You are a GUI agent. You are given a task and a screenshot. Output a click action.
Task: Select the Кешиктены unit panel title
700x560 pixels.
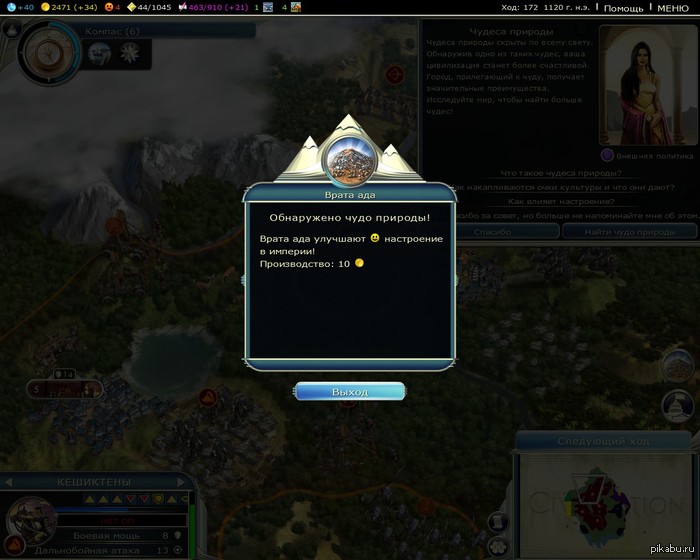tap(96, 482)
